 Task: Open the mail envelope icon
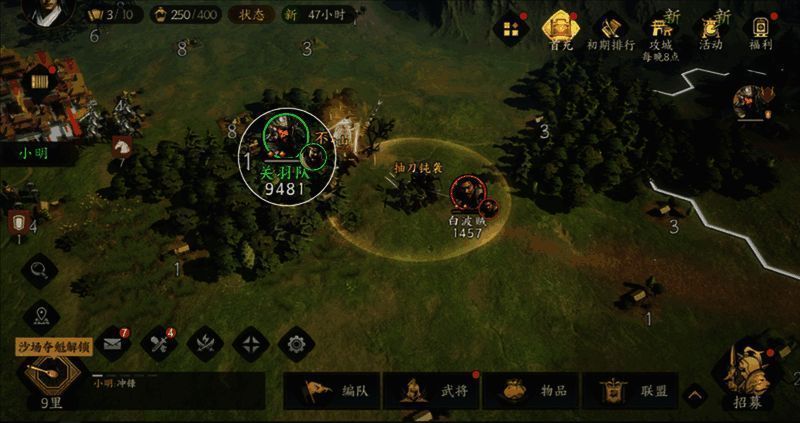pos(112,344)
